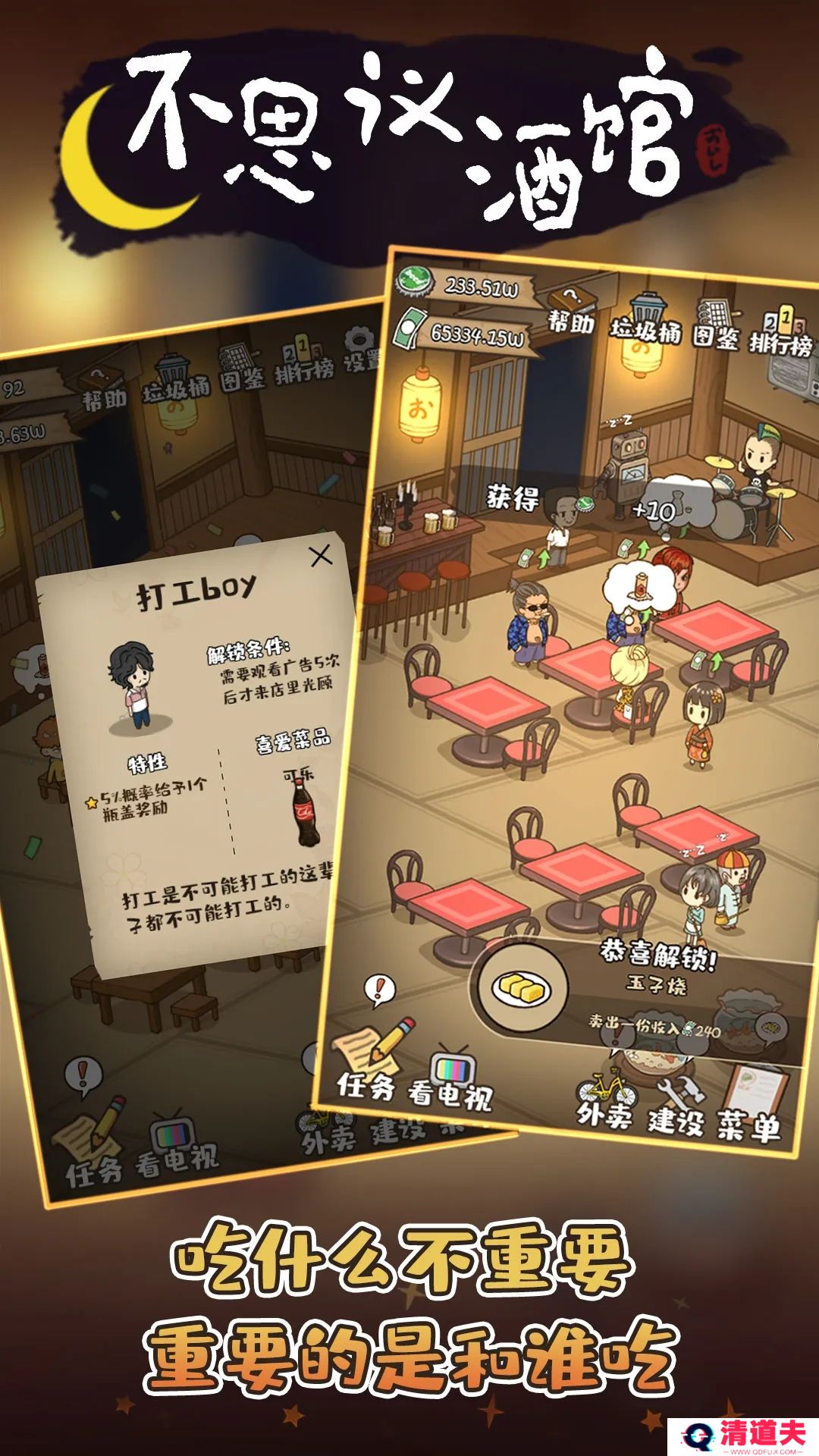The height and width of the screenshot is (1456, 819).
Task: Open 帮助 help beside the 65334.15w cash
Action: (572, 312)
